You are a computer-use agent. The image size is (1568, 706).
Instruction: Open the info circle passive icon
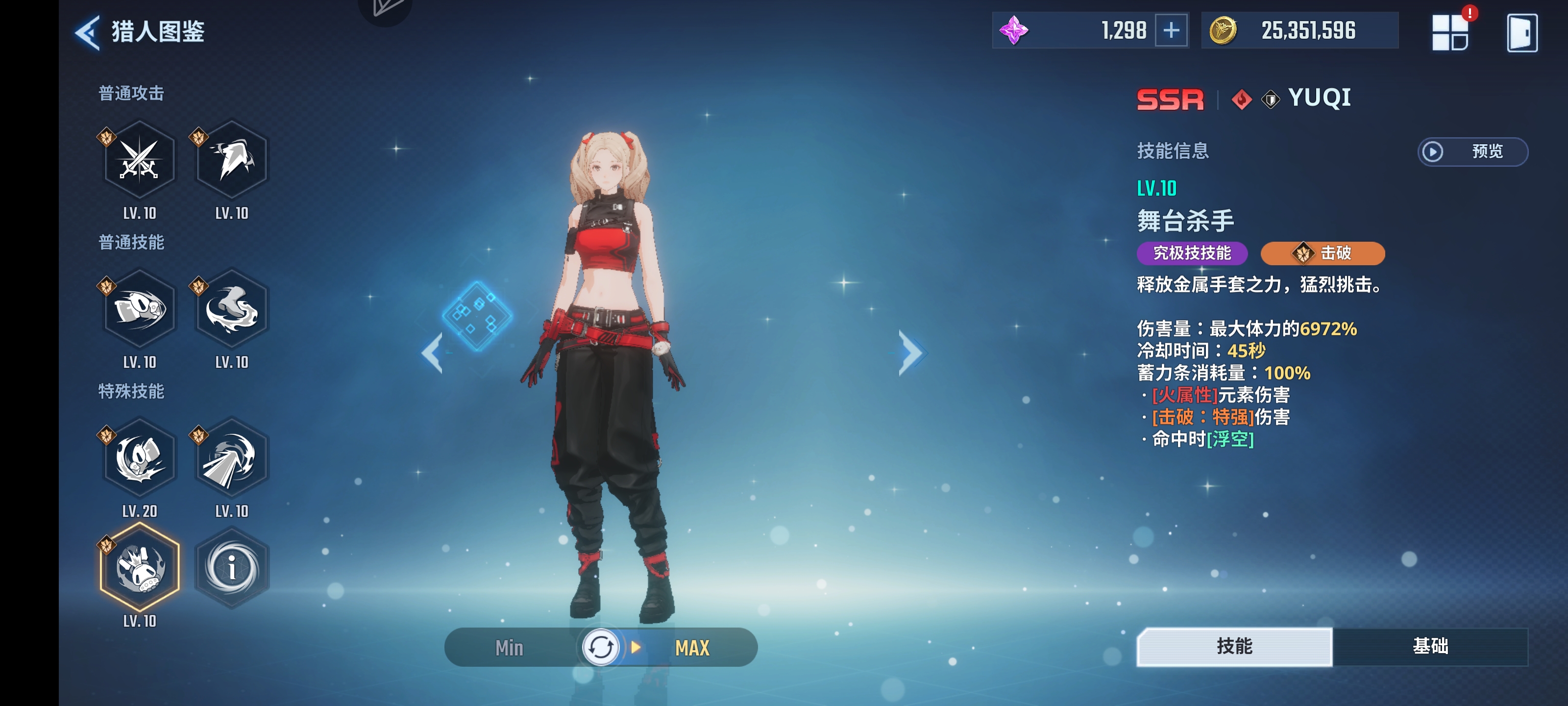(x=231, y=568)
